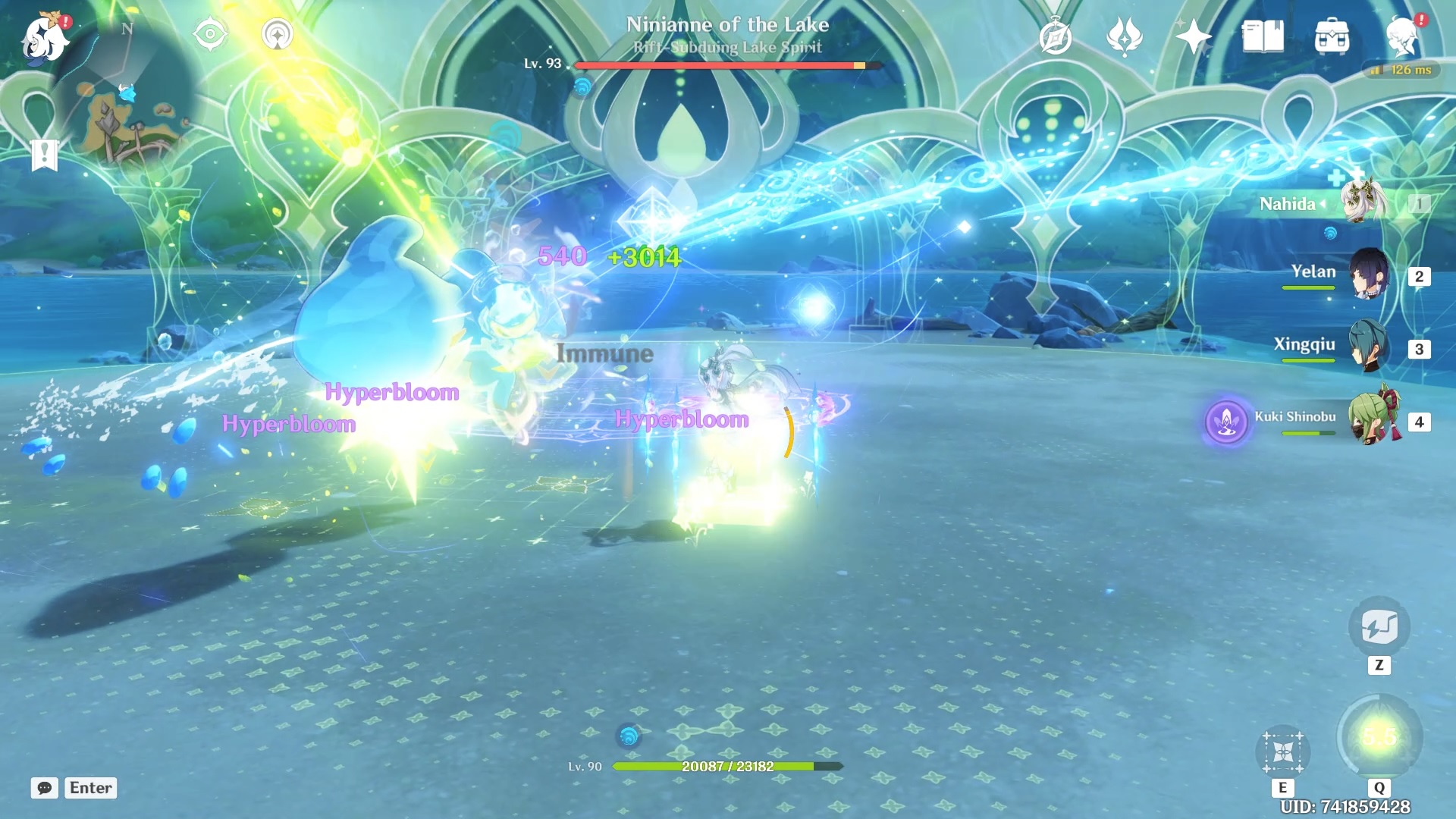
Task: Open the Adventurer Handbook book icon
Action: [x=1263, y=36]
